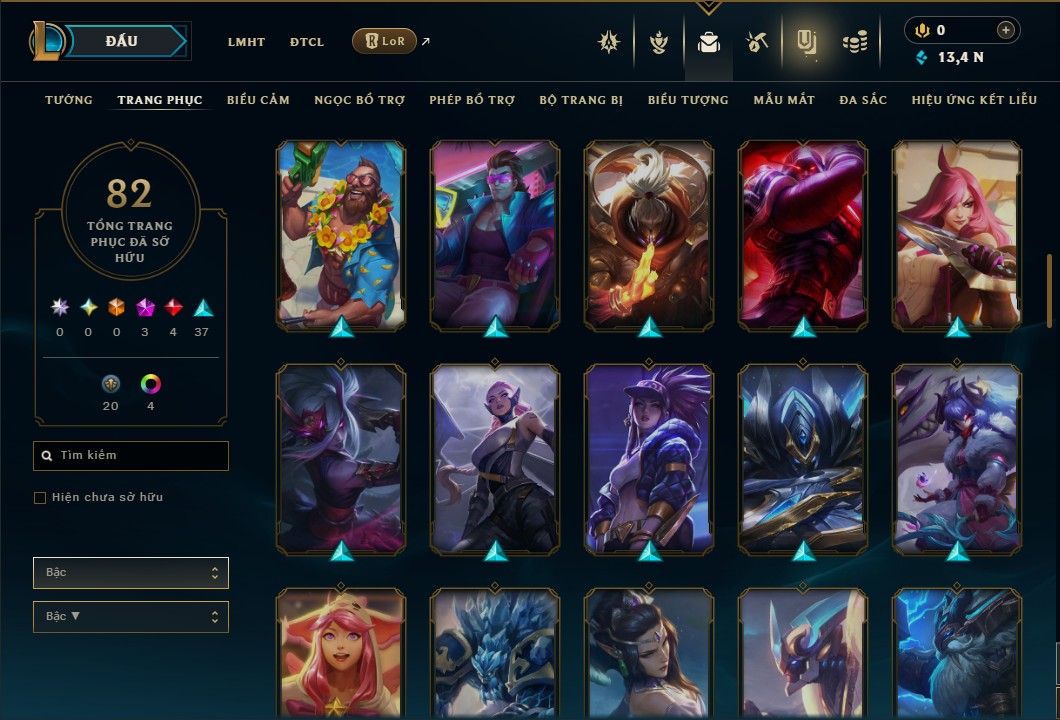Open the LMHT game tab
This screenshot has width=1060, height=720.
(x=246, y=42)
